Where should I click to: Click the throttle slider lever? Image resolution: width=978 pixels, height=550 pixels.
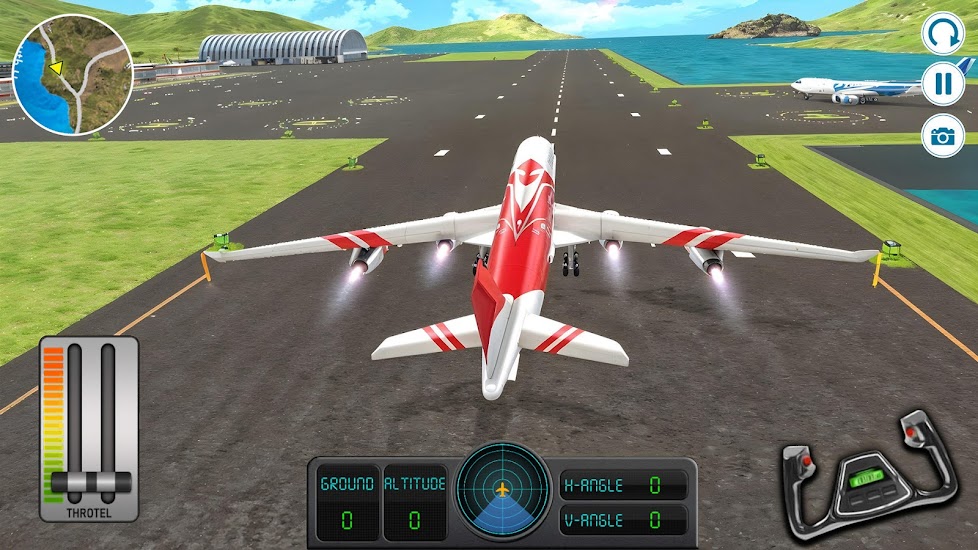pyautogui.click(x=90, y=483)
